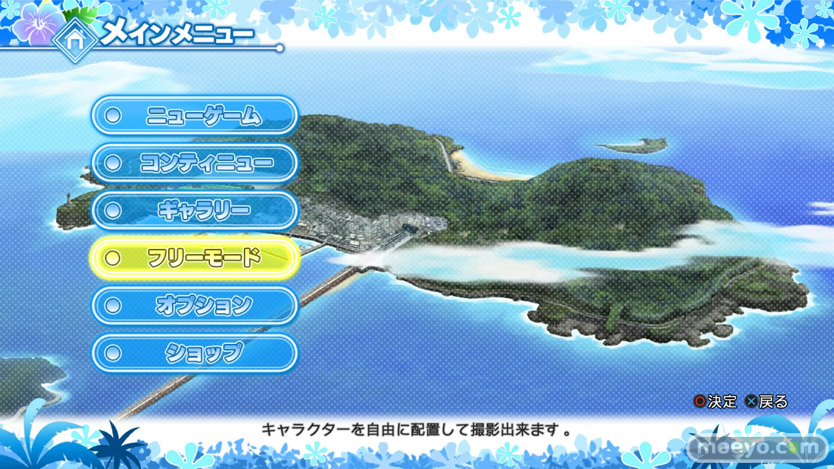Viewport: 834px width, 469px height.
Task: Open the オプション options menu
Action: click(x=196, y=304)
